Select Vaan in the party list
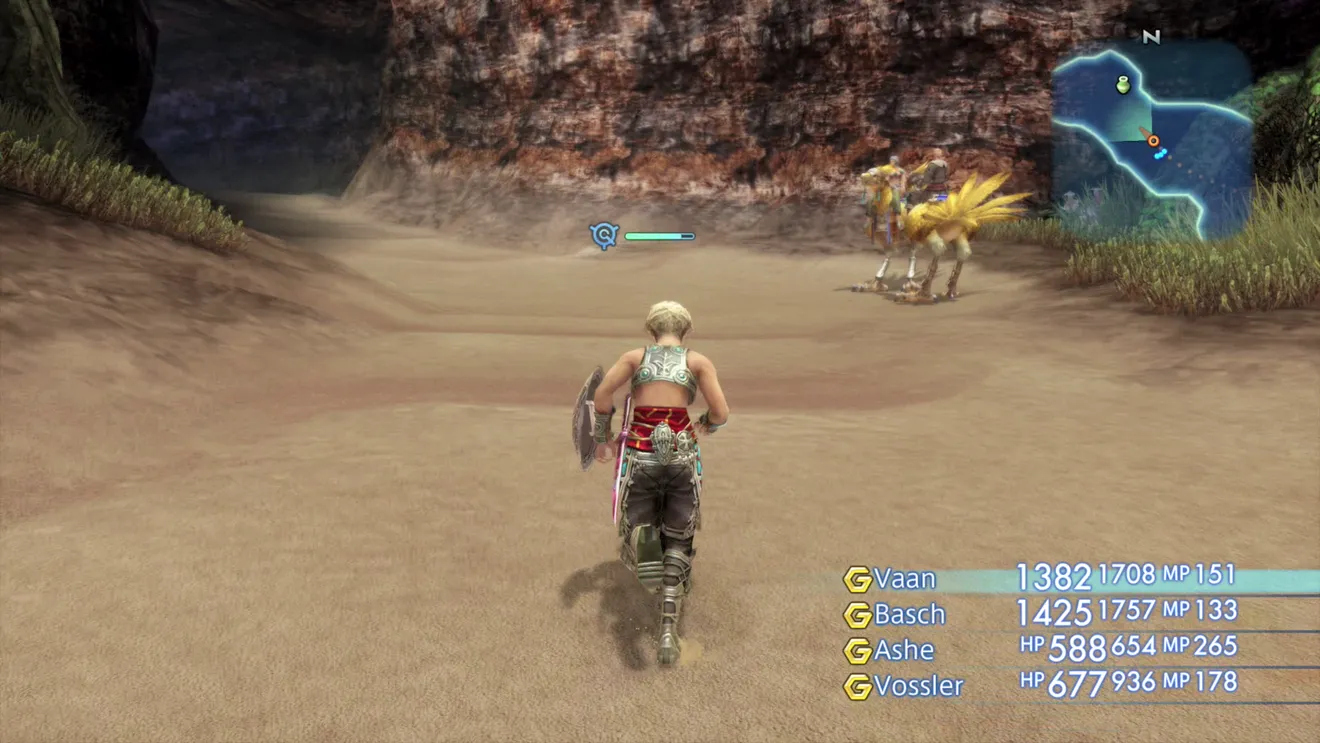 [x=905, y=579]
